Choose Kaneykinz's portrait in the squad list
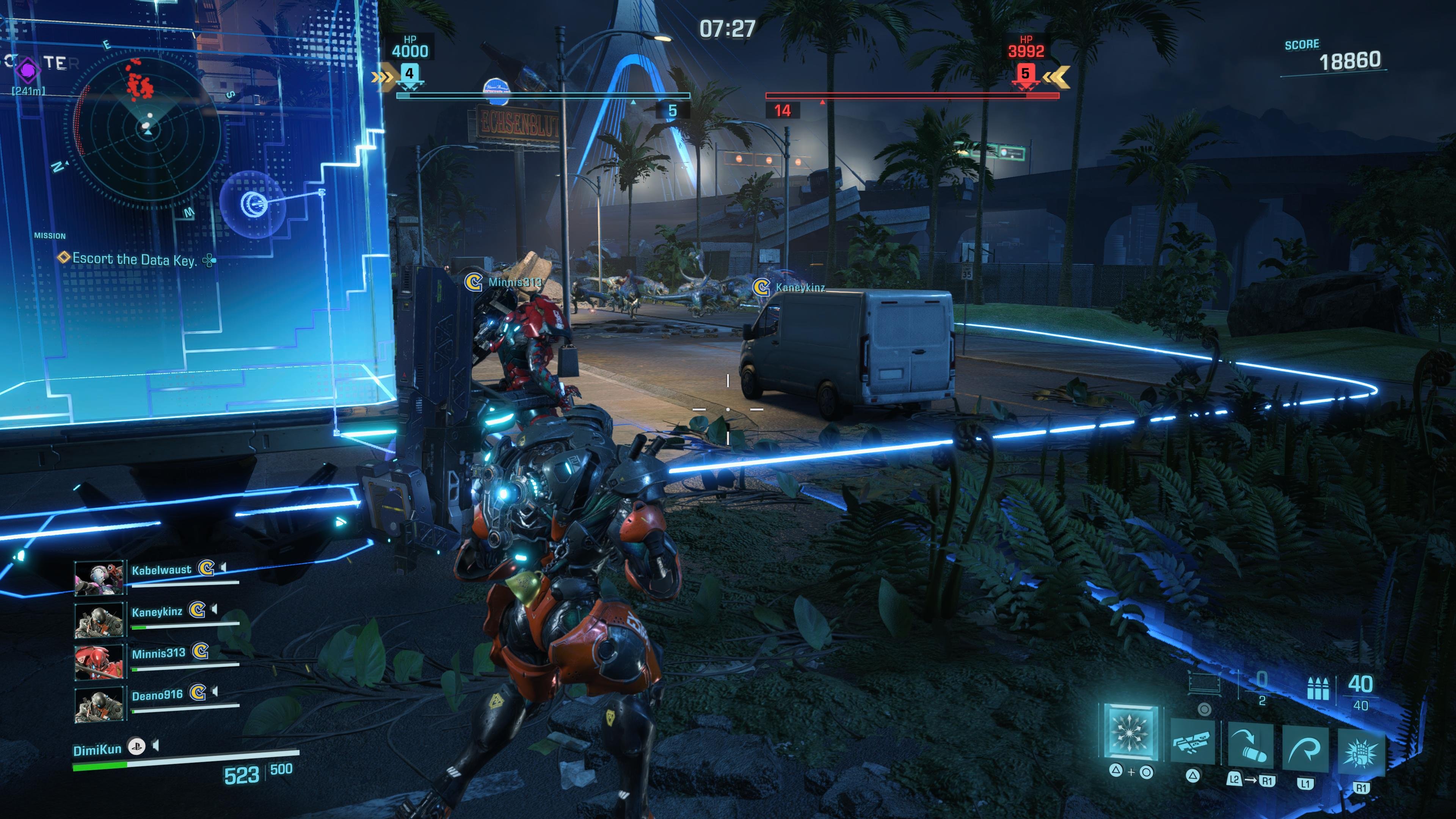The height and width of the screenshot is (819, 1456). coord(99,620)
